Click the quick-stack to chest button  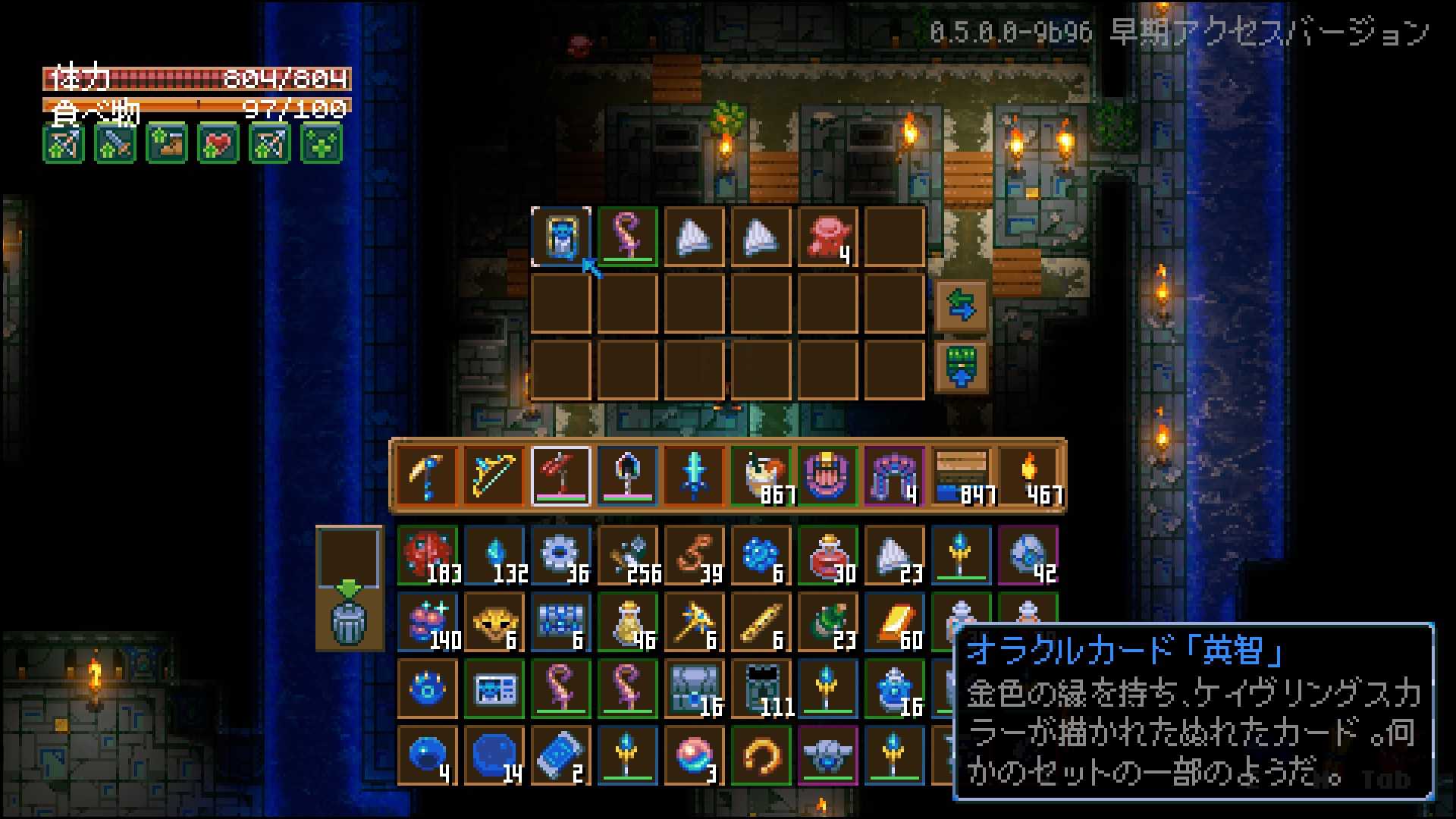pyautogui.click(x=962, y=366)
